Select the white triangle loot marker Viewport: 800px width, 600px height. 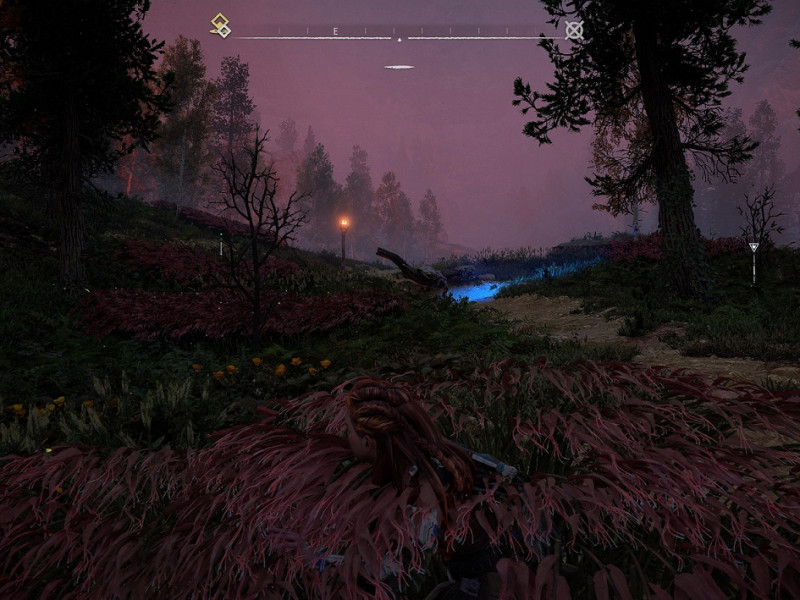754,247
